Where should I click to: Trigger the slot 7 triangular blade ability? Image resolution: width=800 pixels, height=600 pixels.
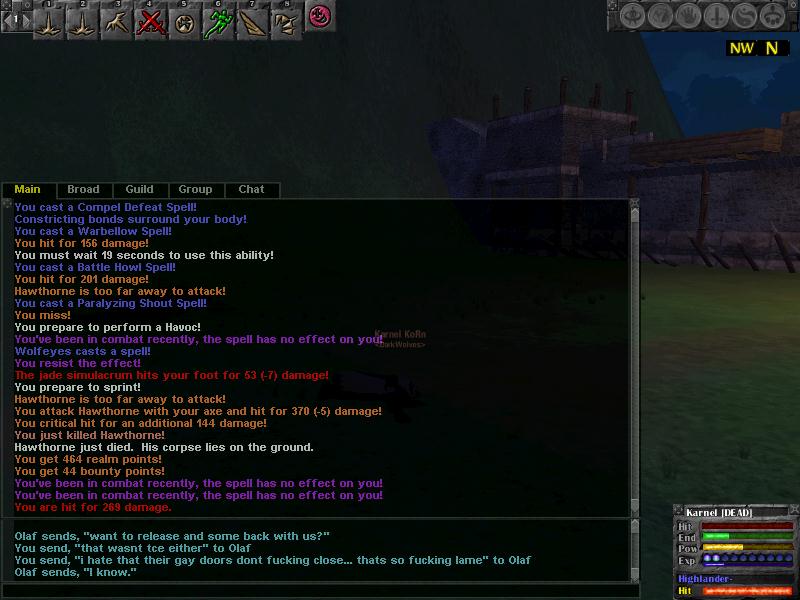(x=251, y=21)
